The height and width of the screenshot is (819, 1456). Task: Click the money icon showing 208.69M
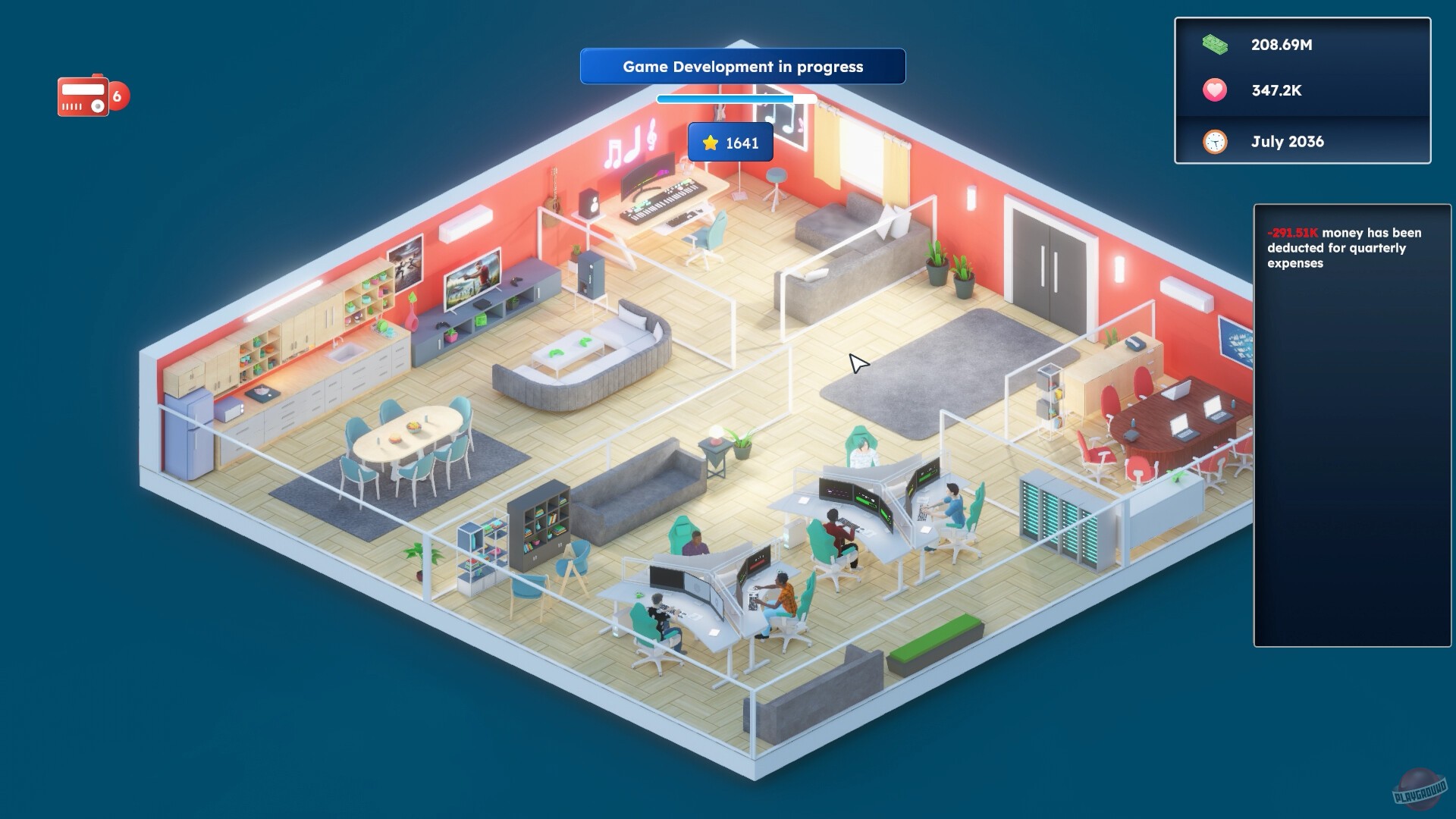click(1214, 45)
